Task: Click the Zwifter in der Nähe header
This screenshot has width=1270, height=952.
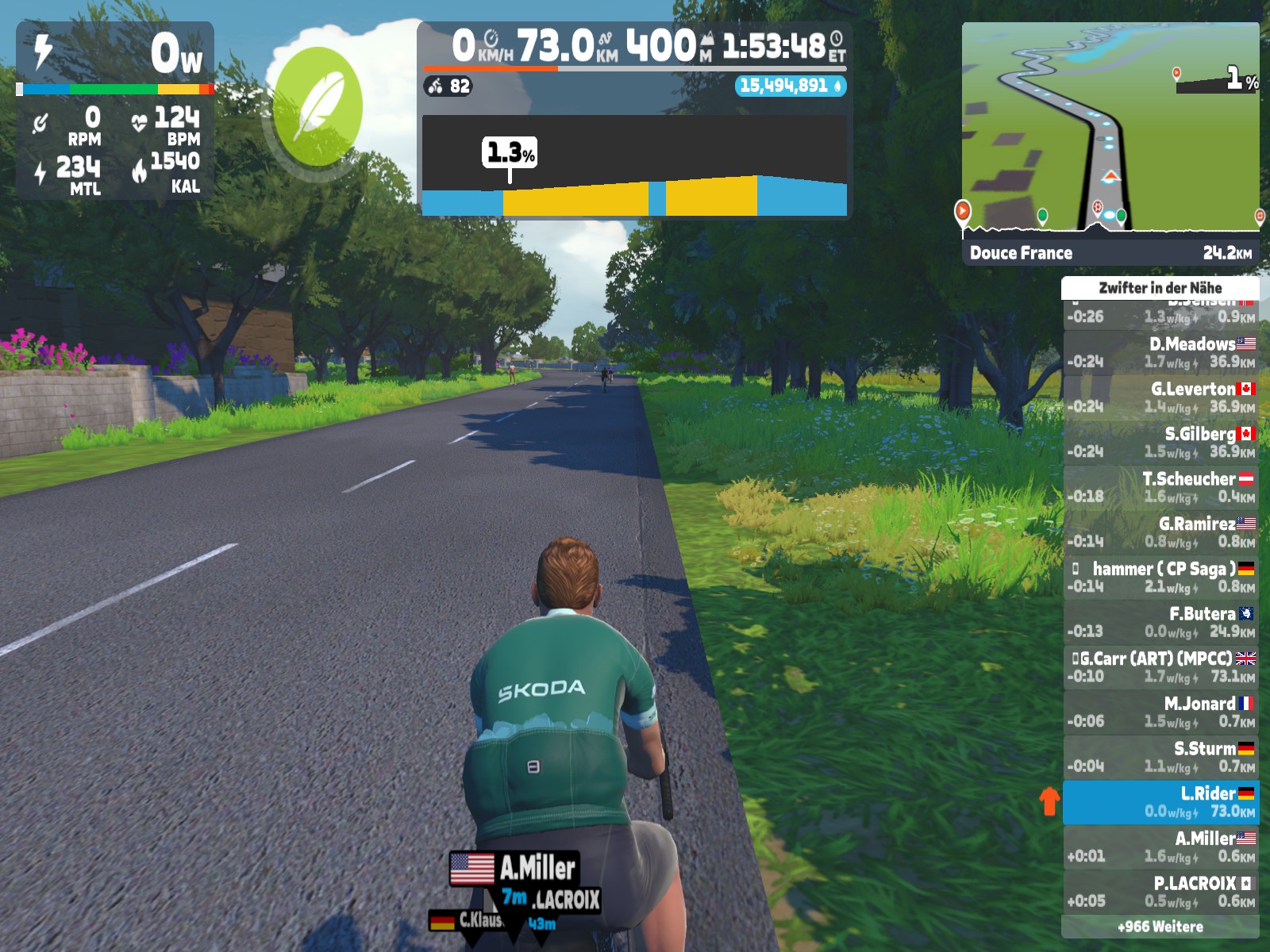Action: coord(1160,288)
